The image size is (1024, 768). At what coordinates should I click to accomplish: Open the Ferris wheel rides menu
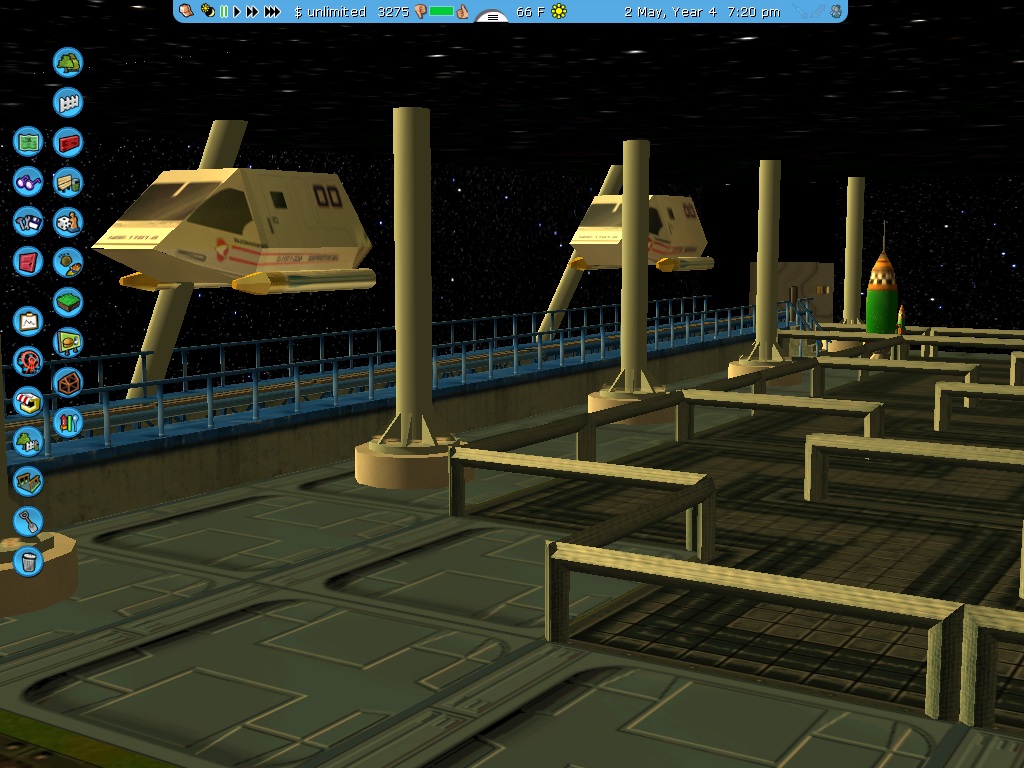(x=28, y=361)
